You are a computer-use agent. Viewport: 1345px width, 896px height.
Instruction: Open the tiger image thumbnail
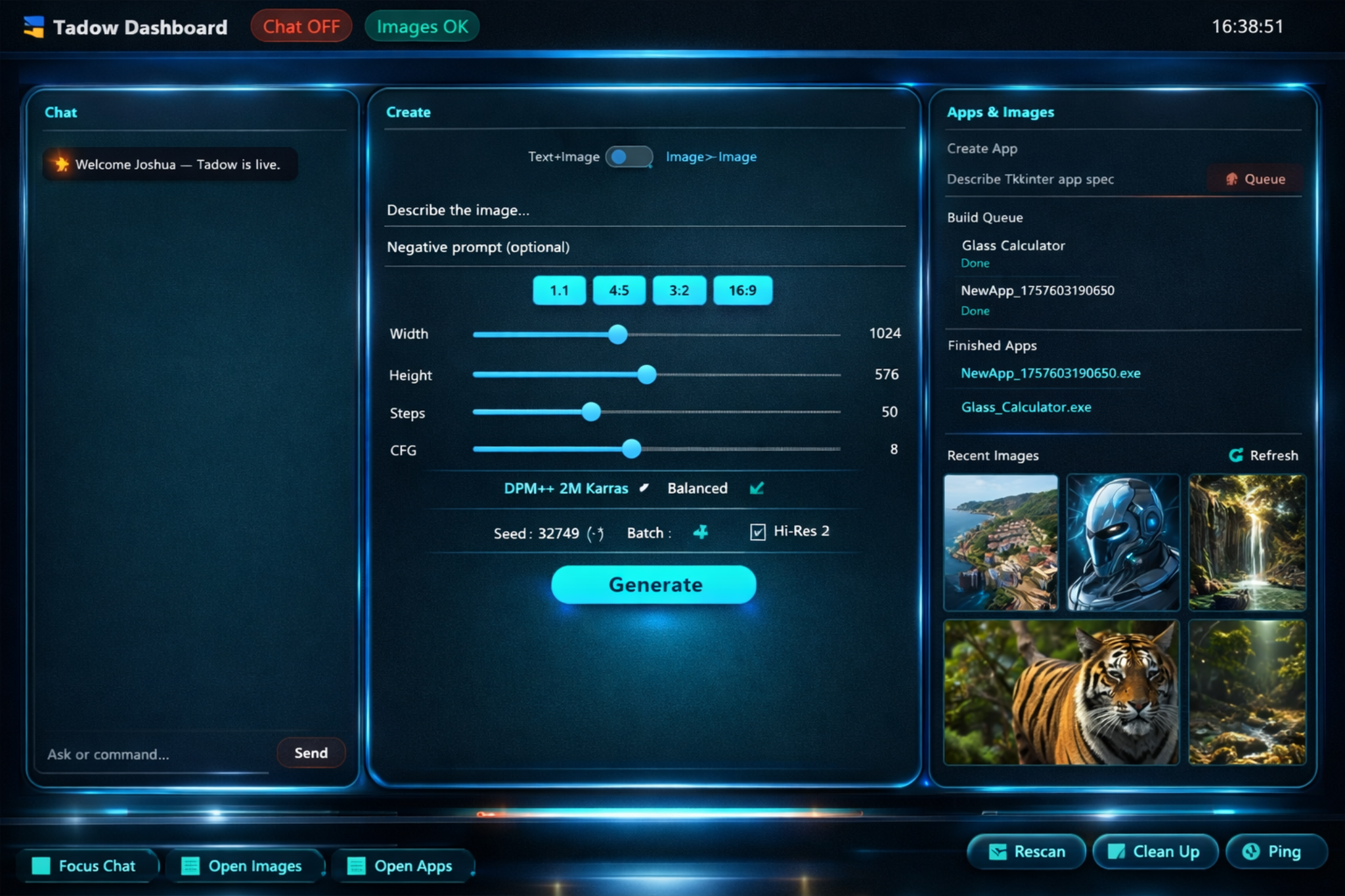[1061, 691]
